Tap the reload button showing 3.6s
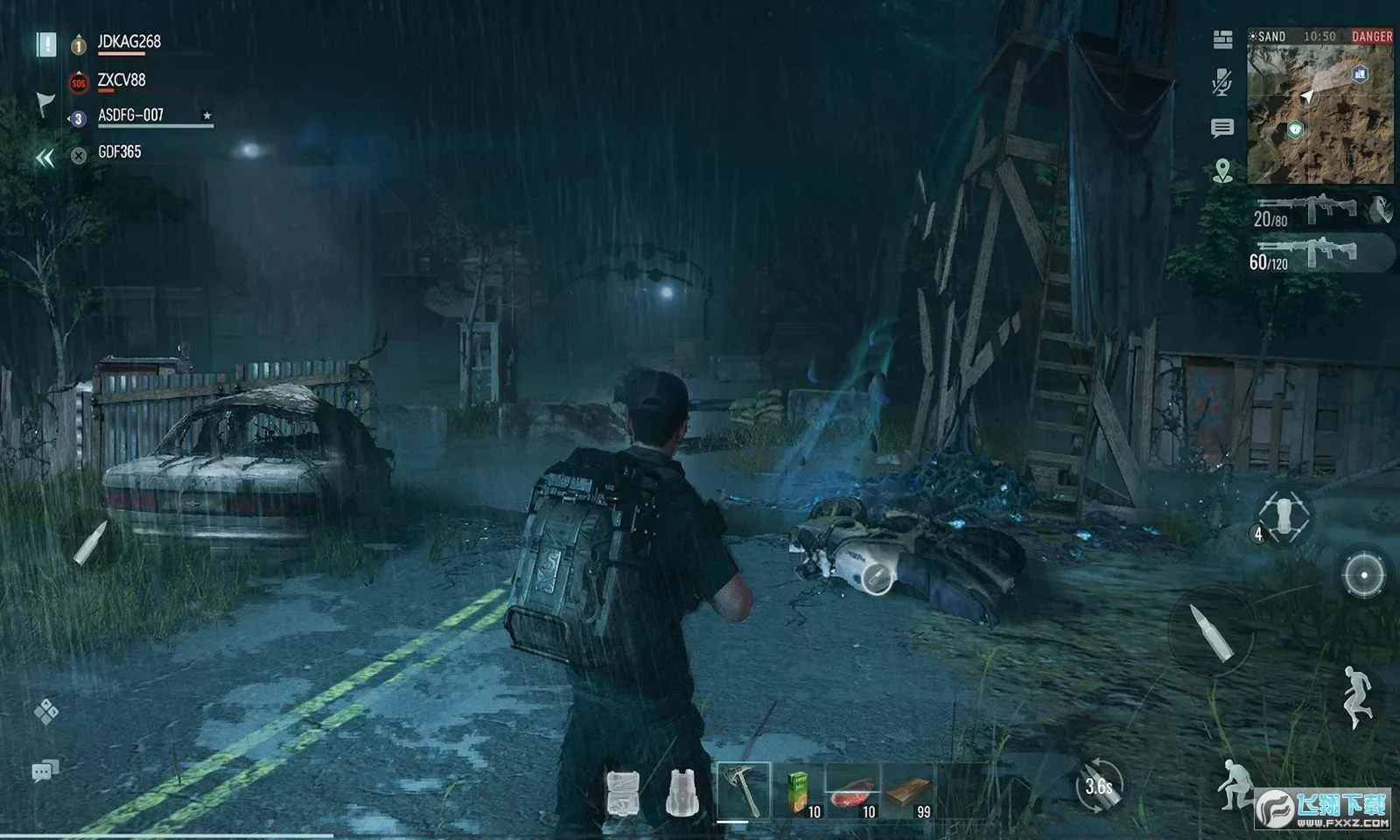Screen dimensions: 1400x840 coord(1098,786)
